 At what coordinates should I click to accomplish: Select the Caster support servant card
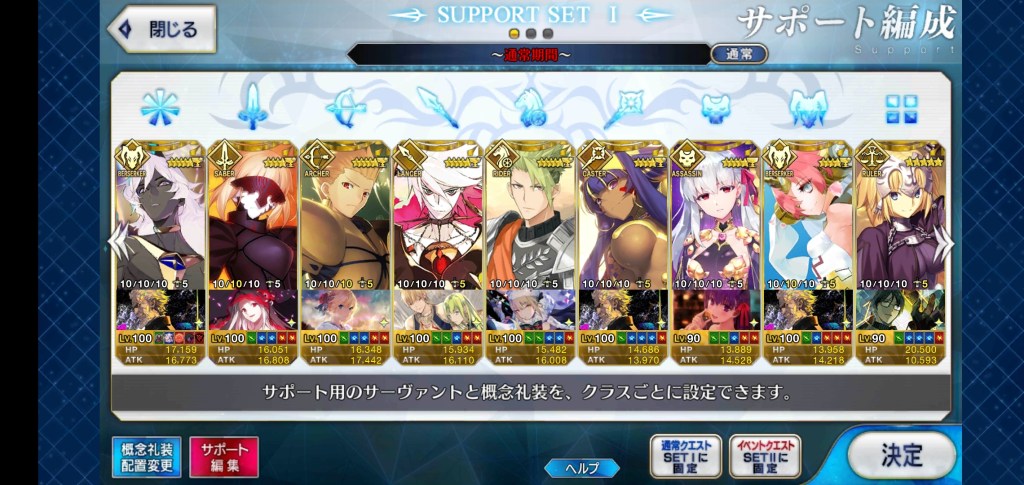tap(622, 230)
